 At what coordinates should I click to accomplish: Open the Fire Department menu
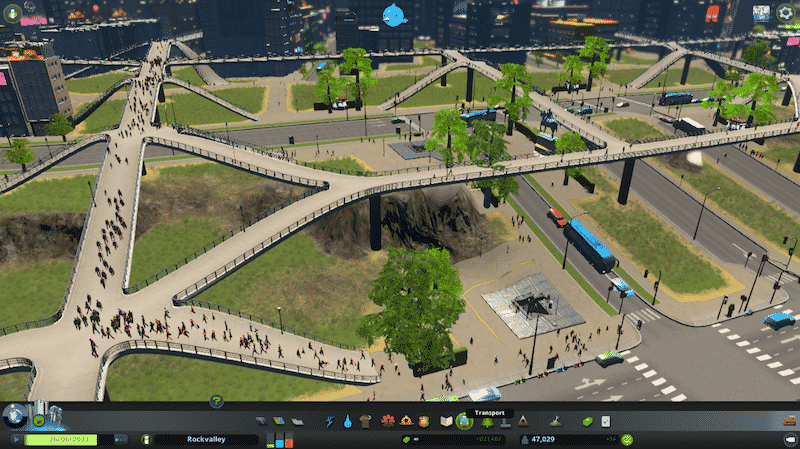pos(404,422)
